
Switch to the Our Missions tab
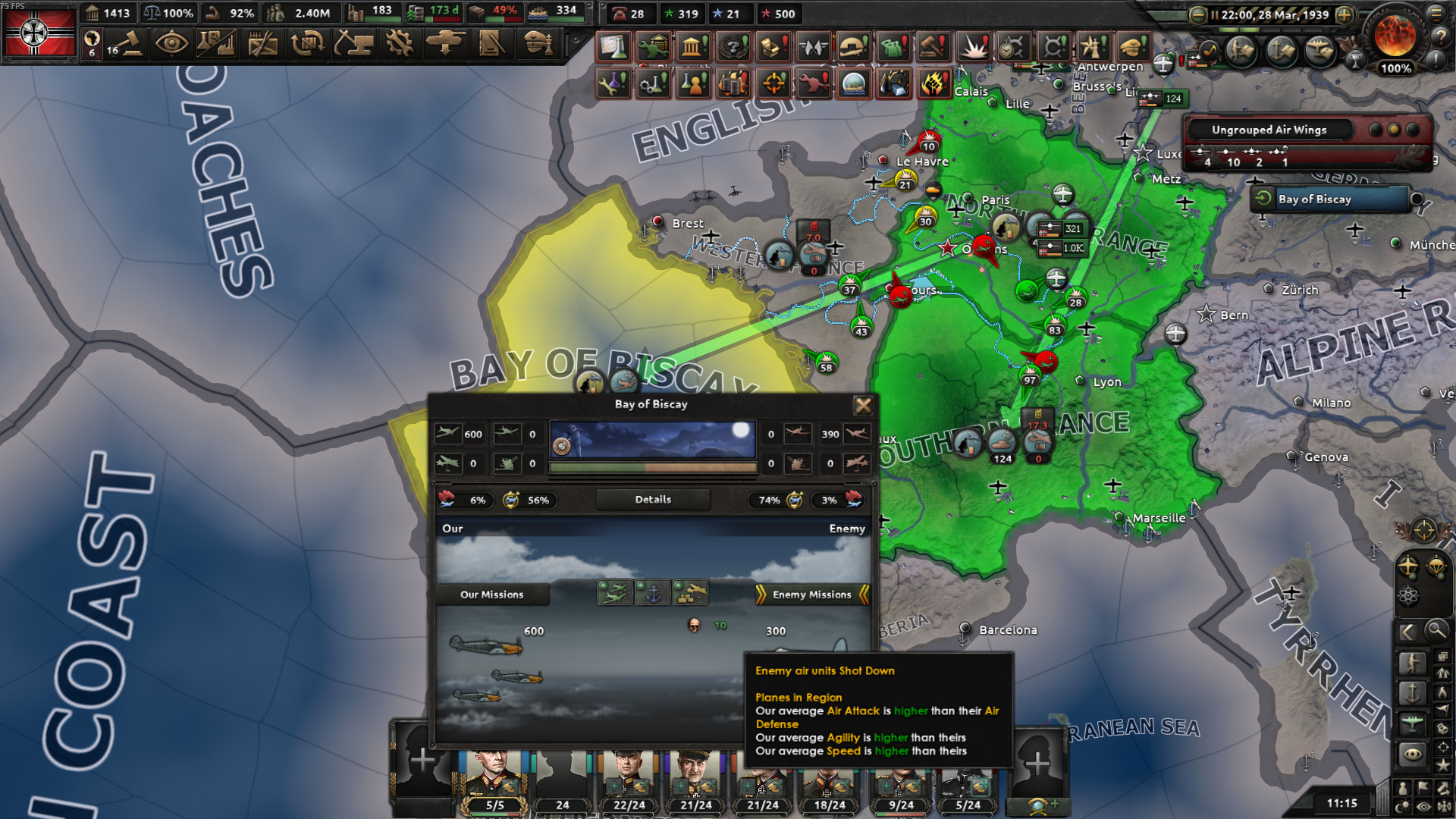point(493,595)
